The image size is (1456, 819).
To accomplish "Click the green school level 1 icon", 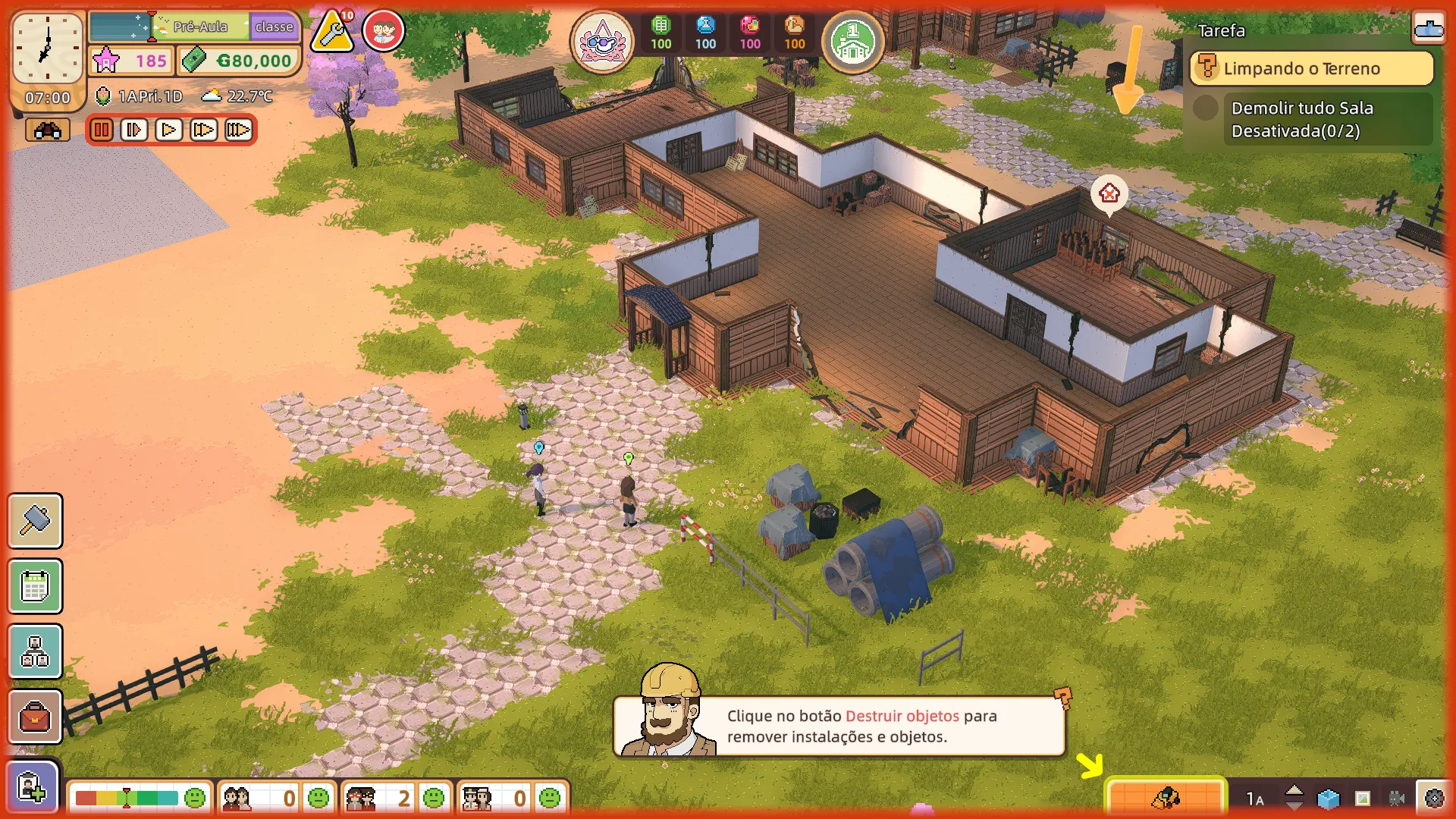I will pyautogui.click(x=852, y=41).
